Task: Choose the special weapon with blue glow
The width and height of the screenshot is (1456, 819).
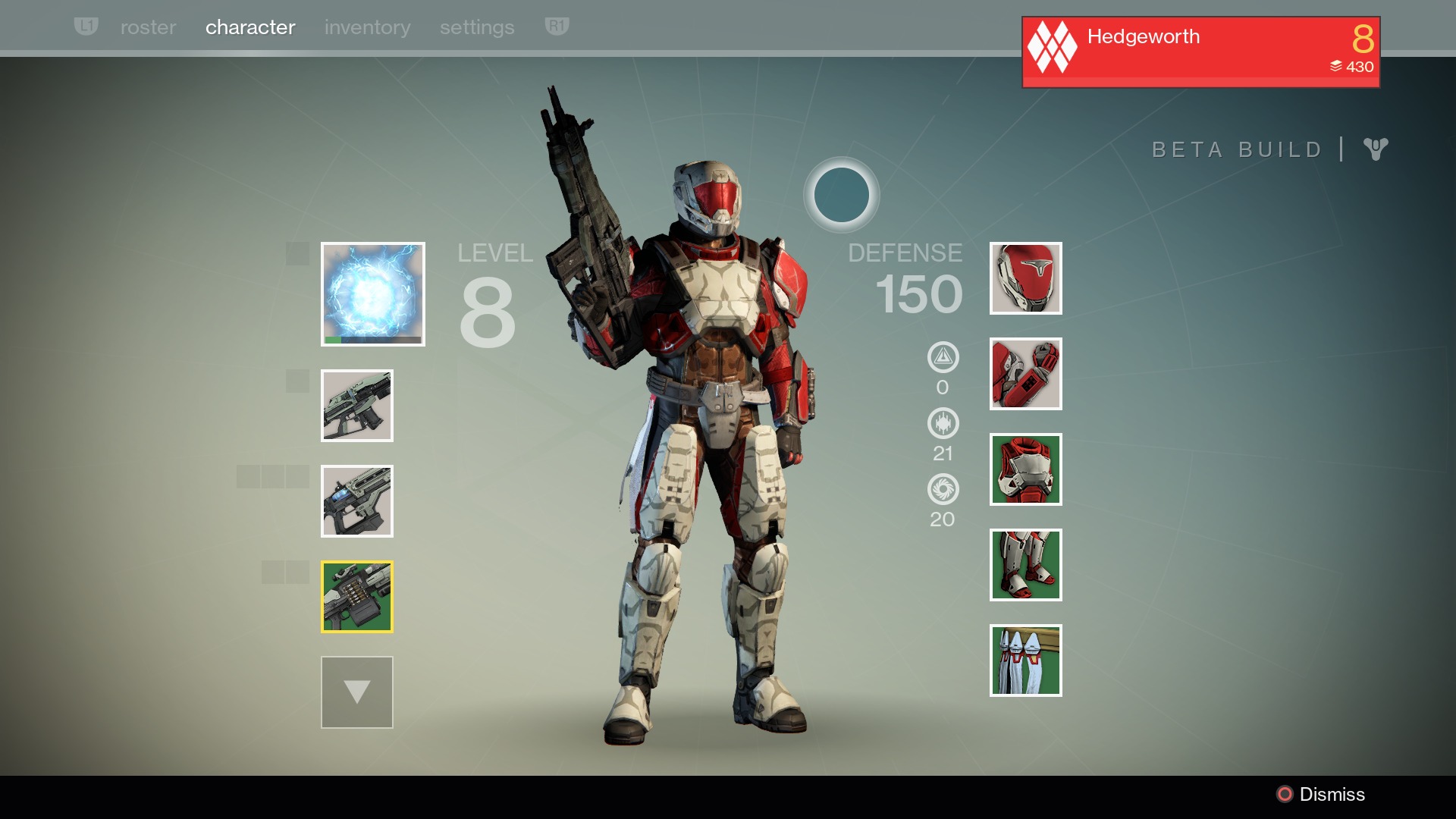Action: [356, 501]
